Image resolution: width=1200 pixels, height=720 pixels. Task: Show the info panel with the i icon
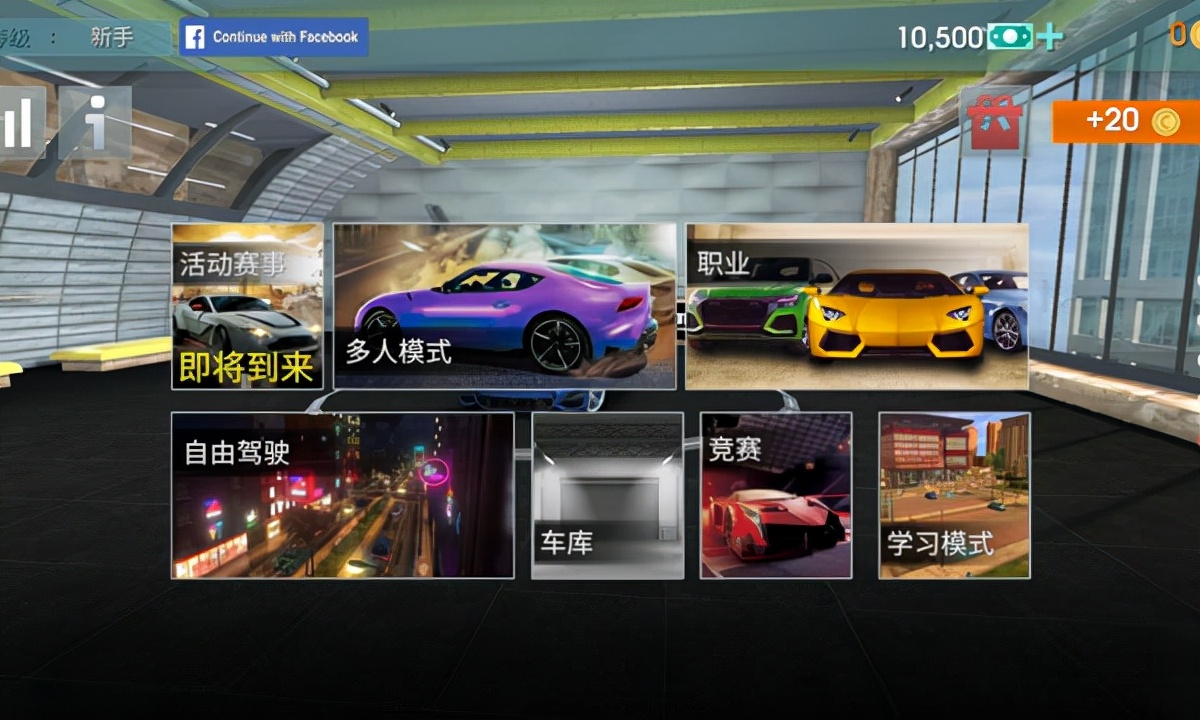pyautogui.click(x=95, y=122)
